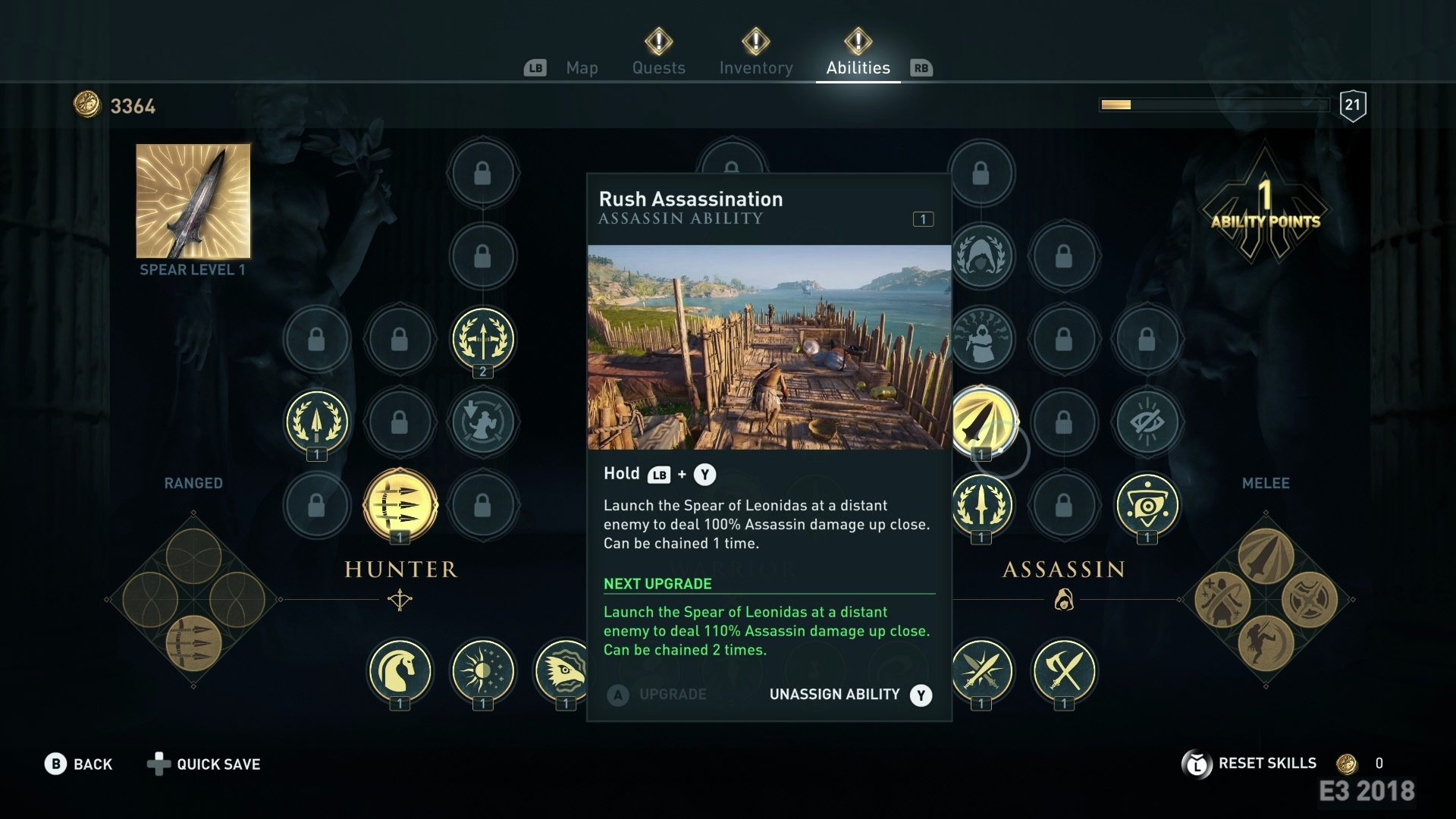Select the sun and stars ability icon
This screenshot has width=1456, height=819.
[483, 673]
